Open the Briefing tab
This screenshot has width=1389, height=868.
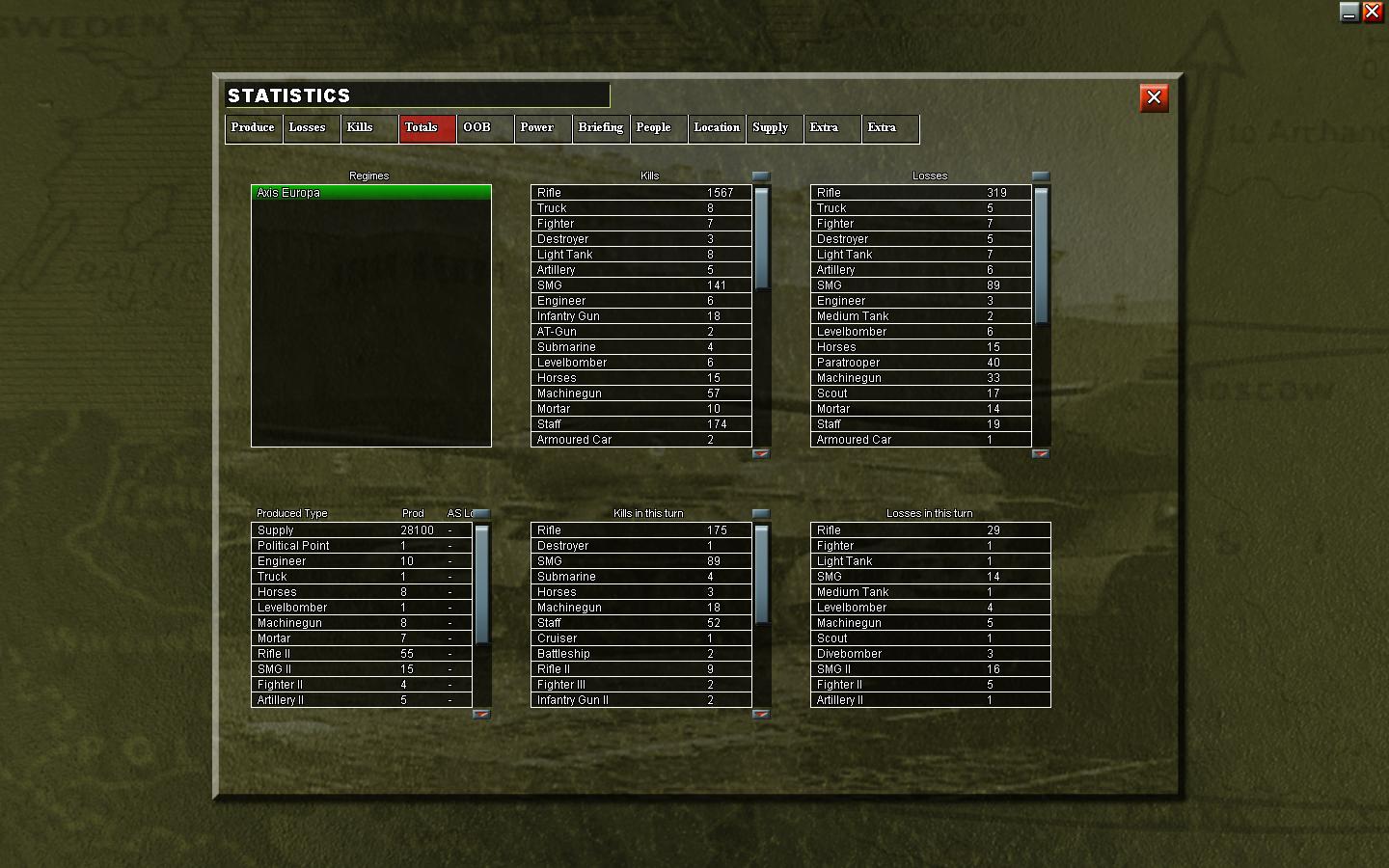[x=600, y=128]
